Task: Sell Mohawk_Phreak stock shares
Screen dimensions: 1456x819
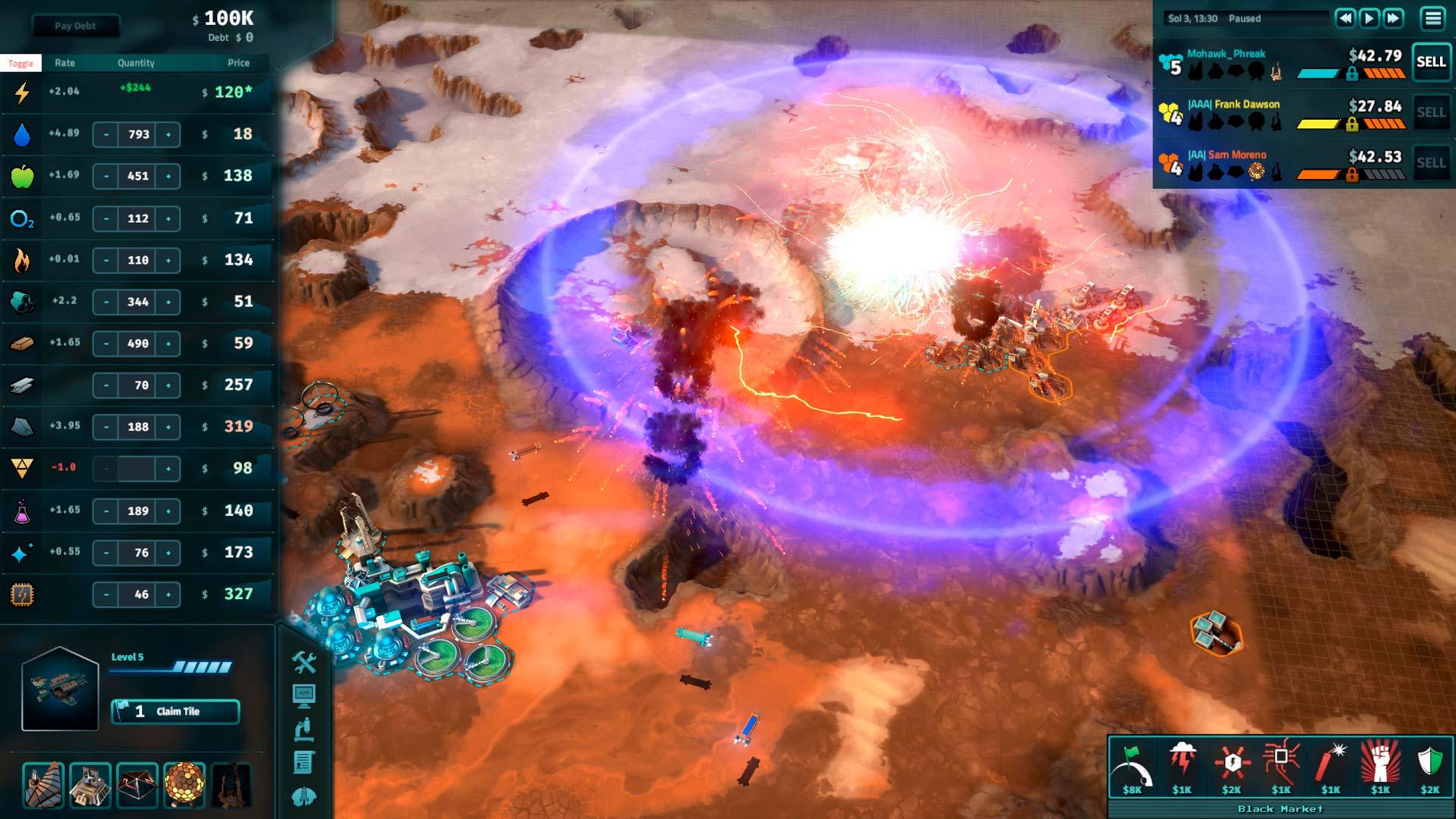Action: click(x=1431, y=62)
